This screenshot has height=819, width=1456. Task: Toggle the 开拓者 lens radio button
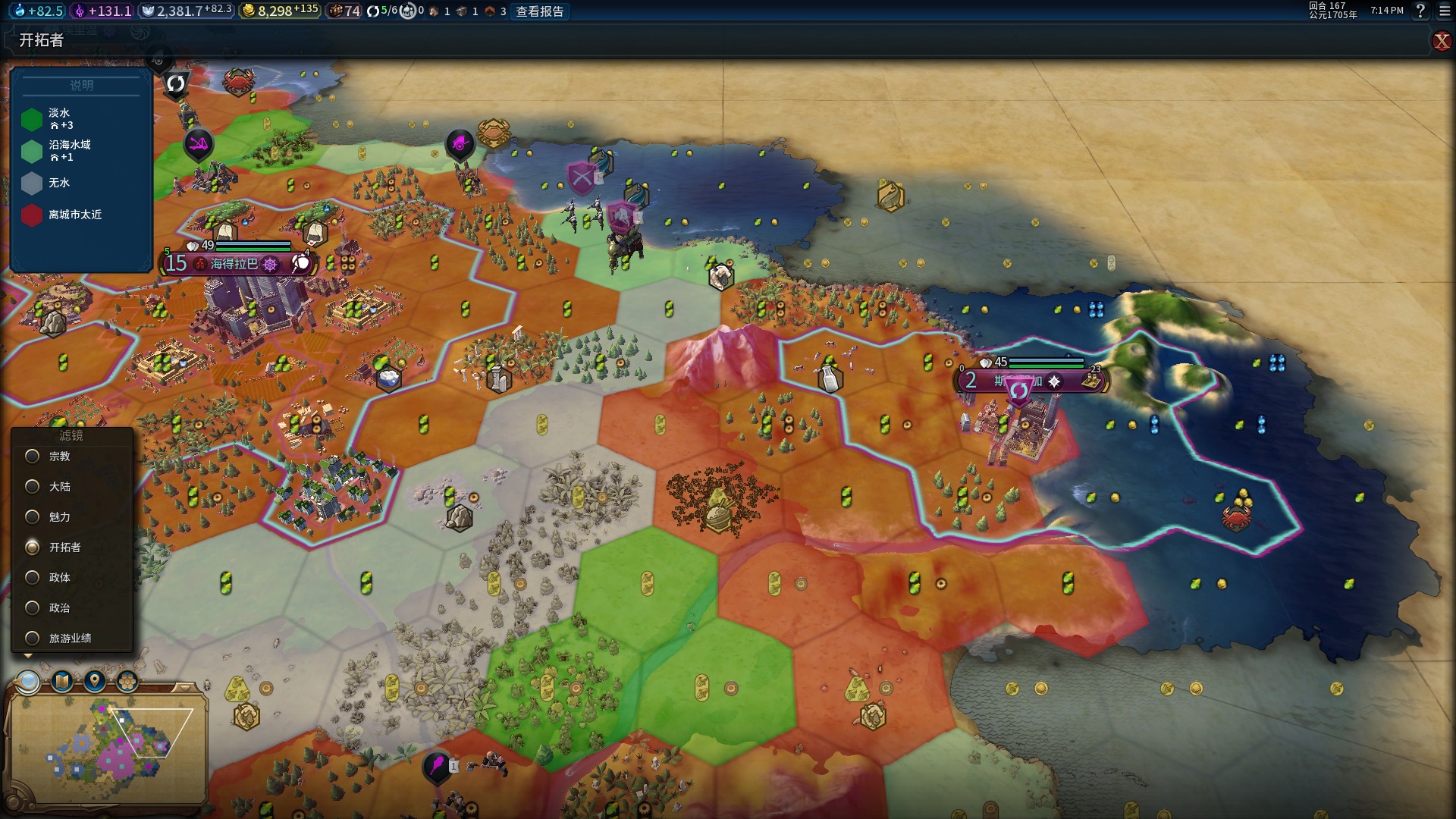click(33, 548)
